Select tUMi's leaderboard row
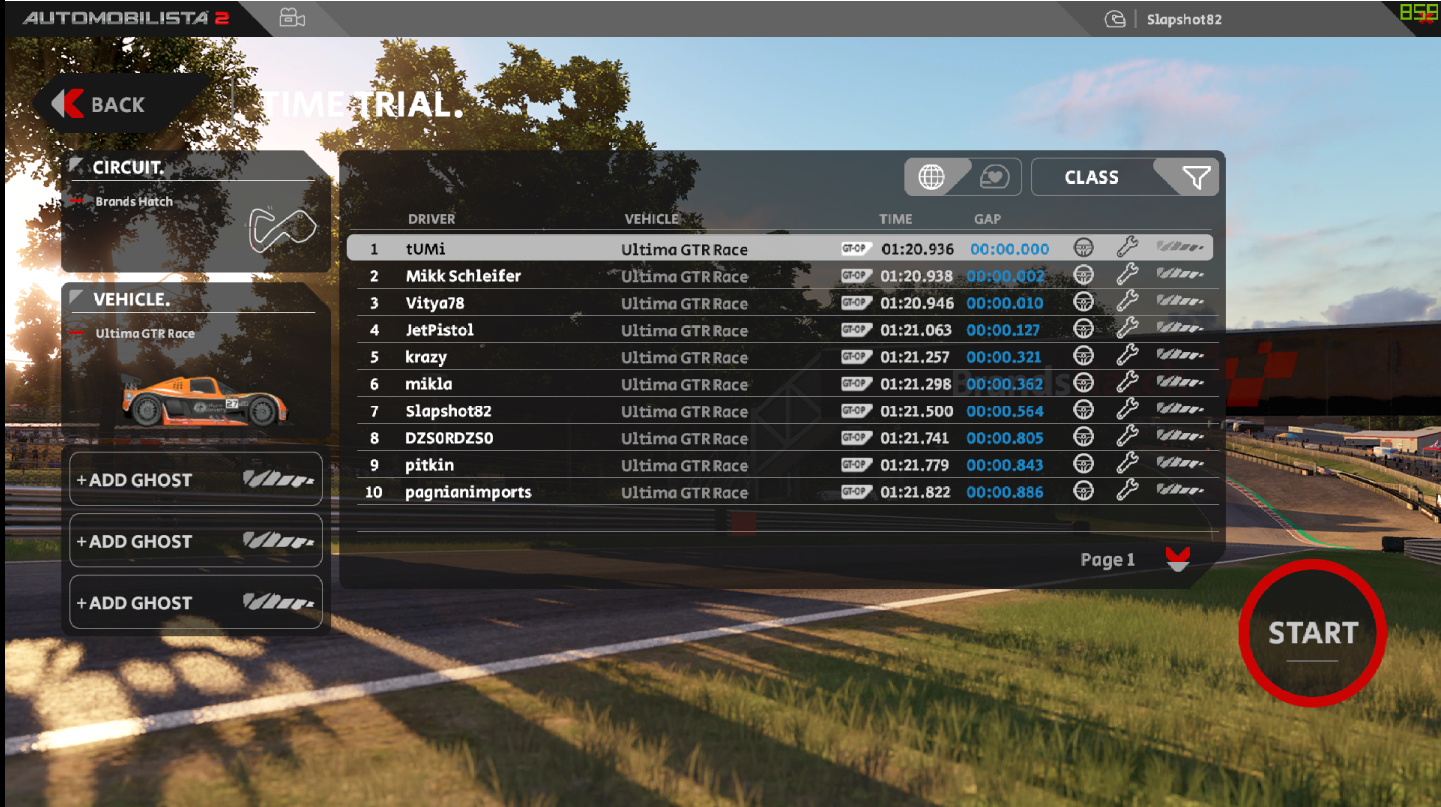Image resolution: width=1441 pixels, height=807 pixels. pyautogui.click(x=600, y=249)
